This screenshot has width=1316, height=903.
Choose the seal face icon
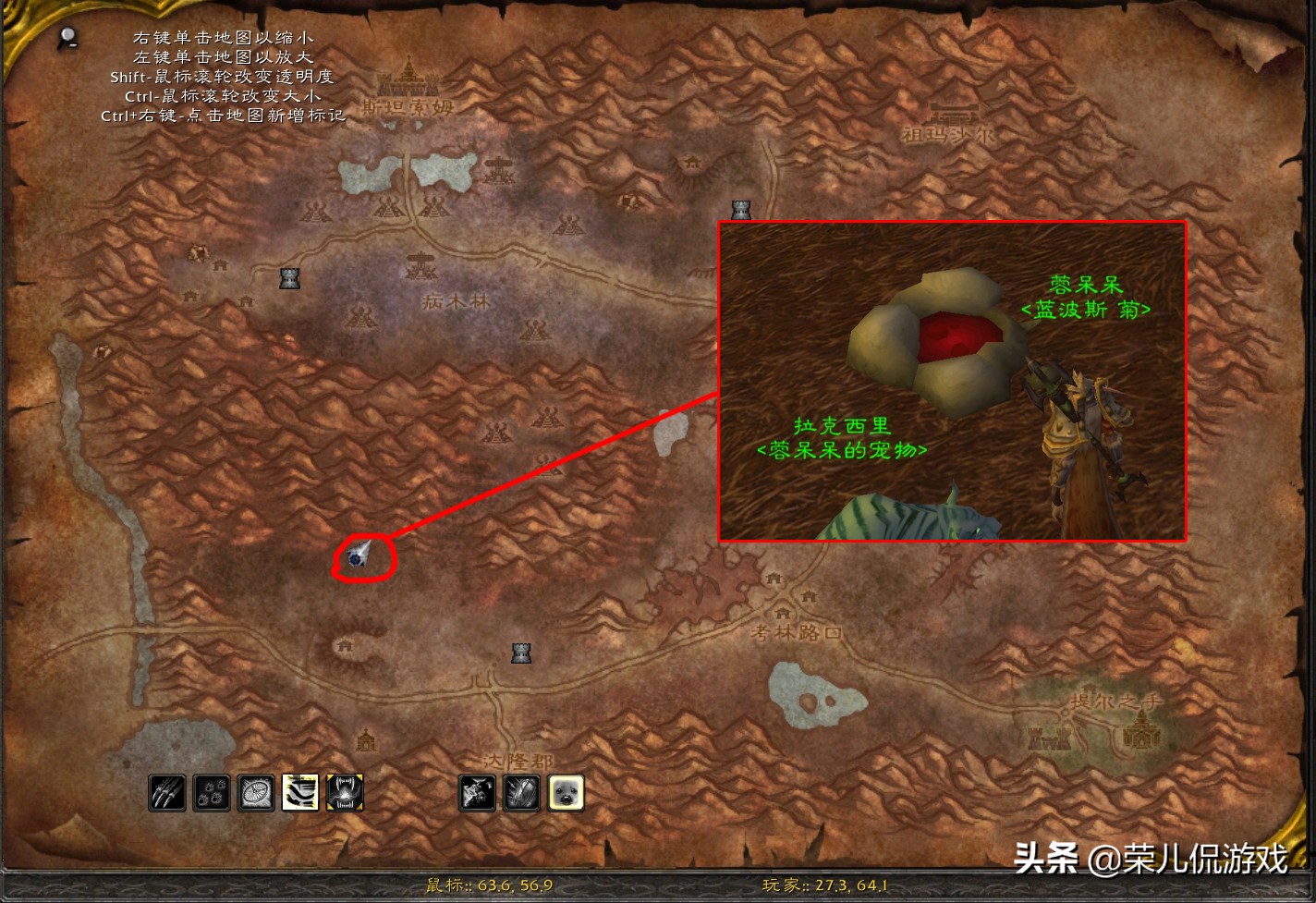566,793
